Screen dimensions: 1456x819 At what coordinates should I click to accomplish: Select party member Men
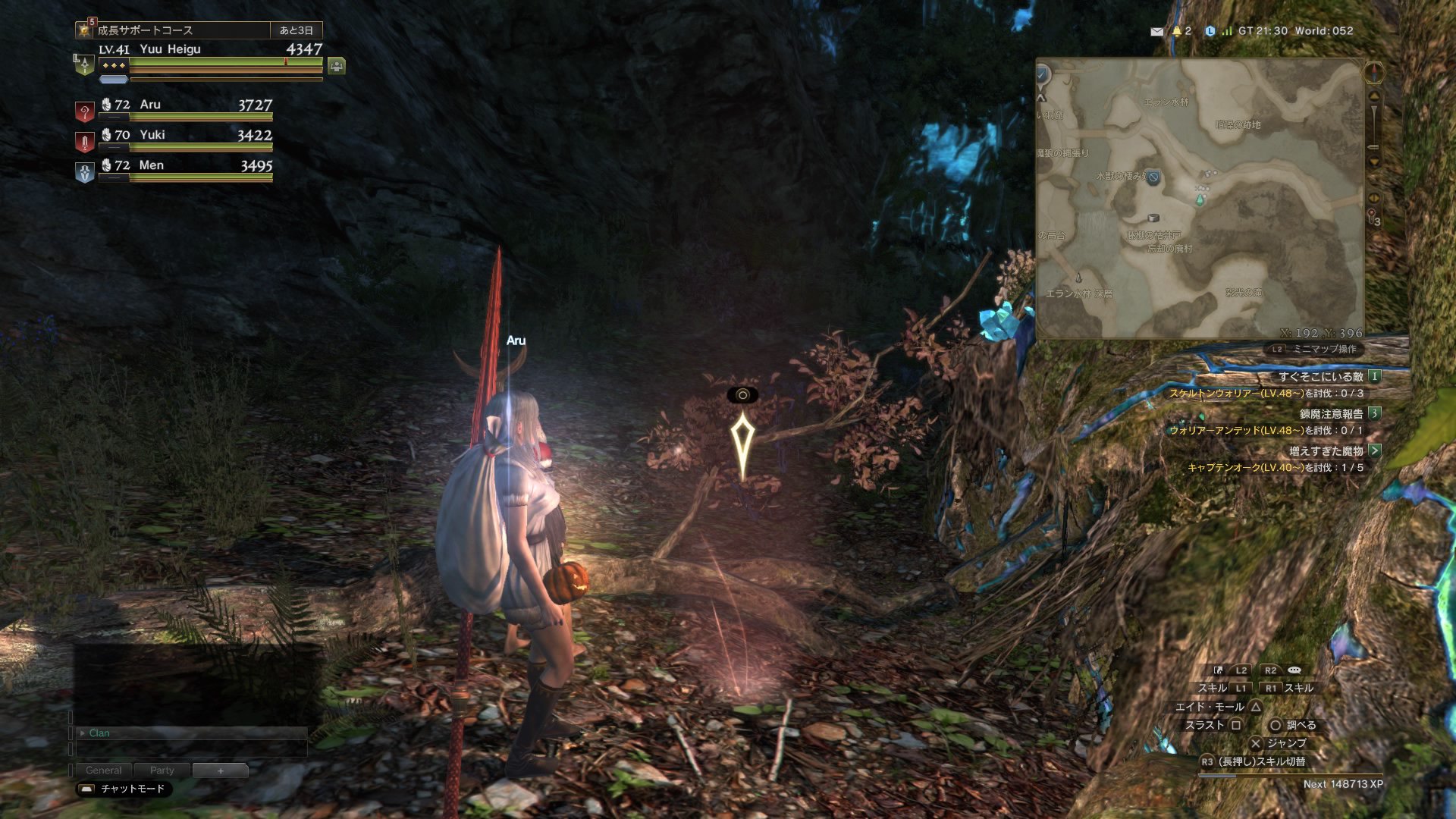tap(186, 167)
